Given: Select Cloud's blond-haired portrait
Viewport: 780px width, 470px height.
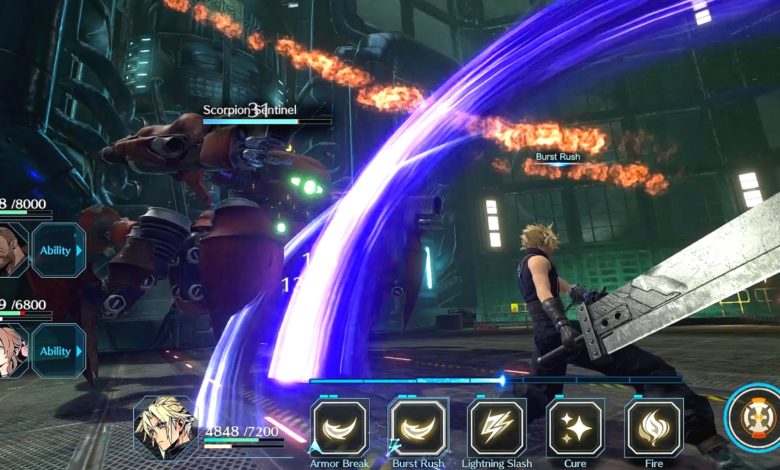Looking at the screenshot, I should pos(165,425).
